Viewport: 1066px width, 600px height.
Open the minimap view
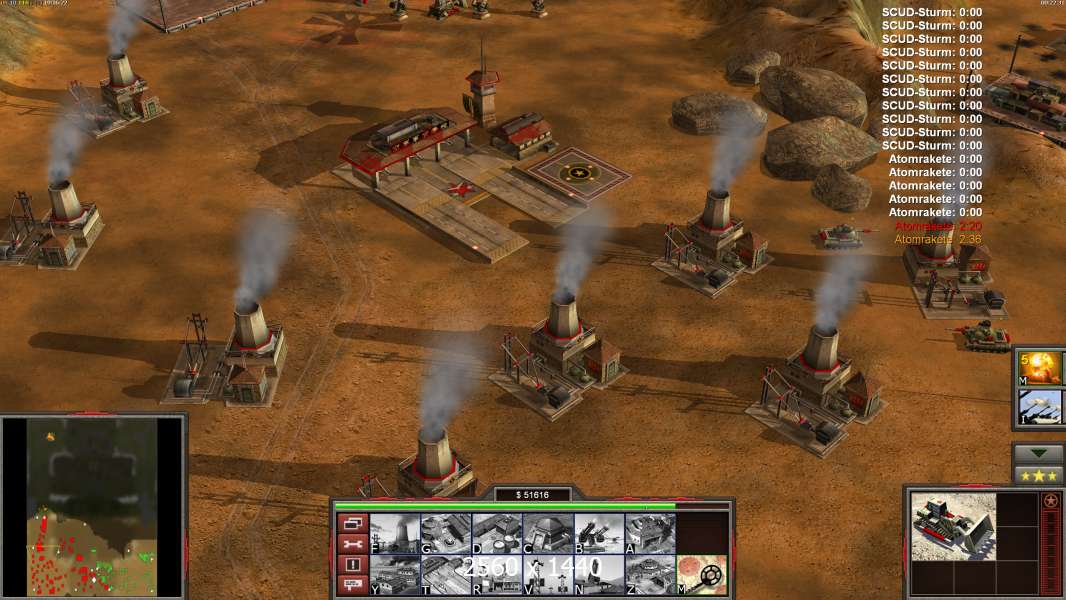[x=93, y=506]
